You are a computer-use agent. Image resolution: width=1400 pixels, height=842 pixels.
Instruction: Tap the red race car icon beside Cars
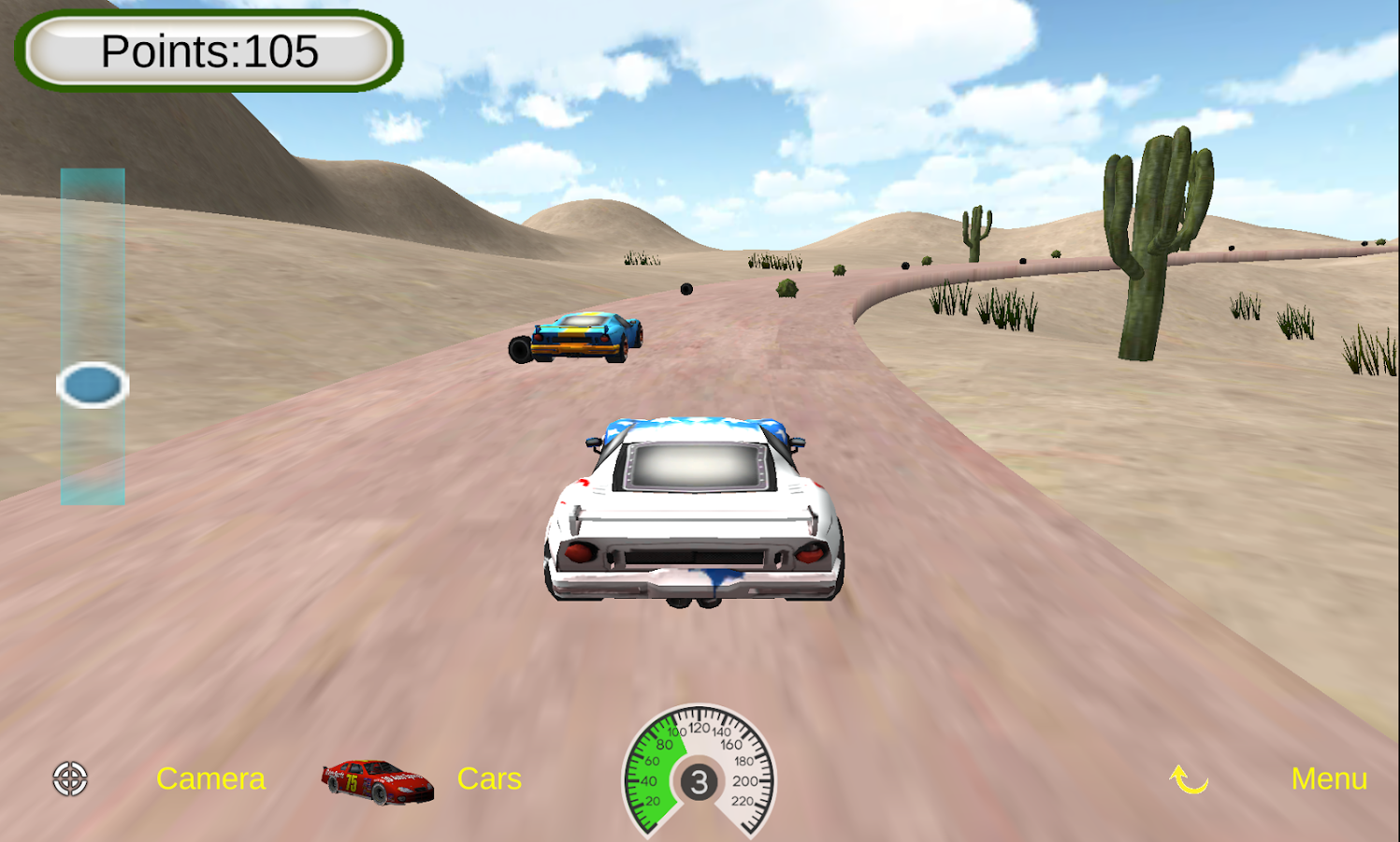click(x=378, y=779)
